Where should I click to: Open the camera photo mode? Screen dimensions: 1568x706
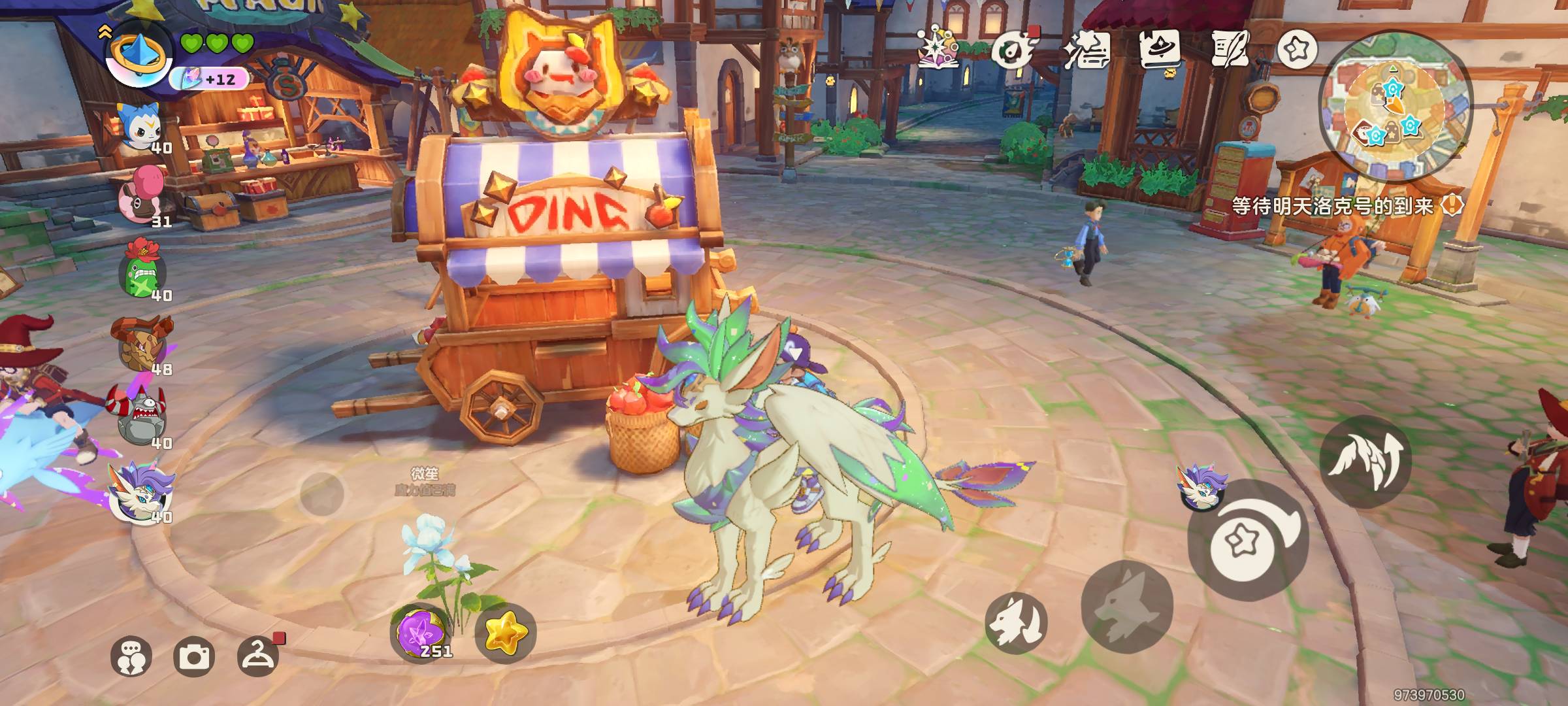coord(194,656)
